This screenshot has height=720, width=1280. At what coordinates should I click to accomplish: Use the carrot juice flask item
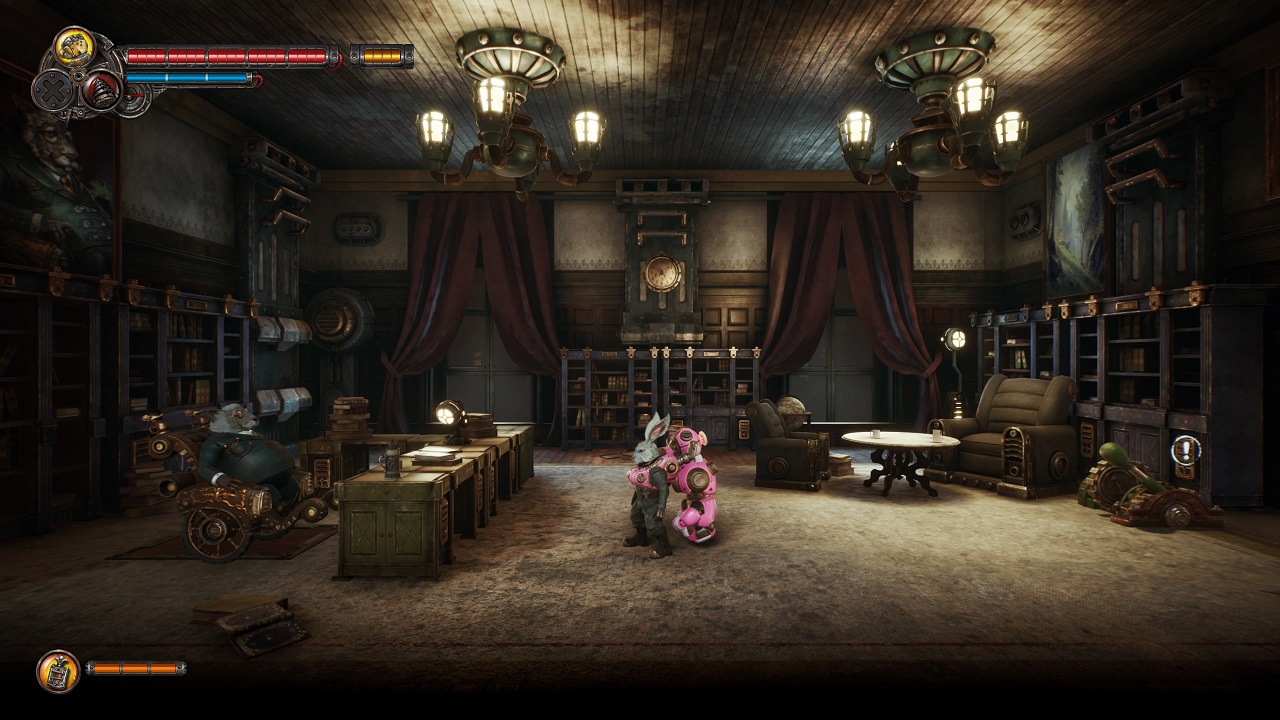tap(58, 670)
